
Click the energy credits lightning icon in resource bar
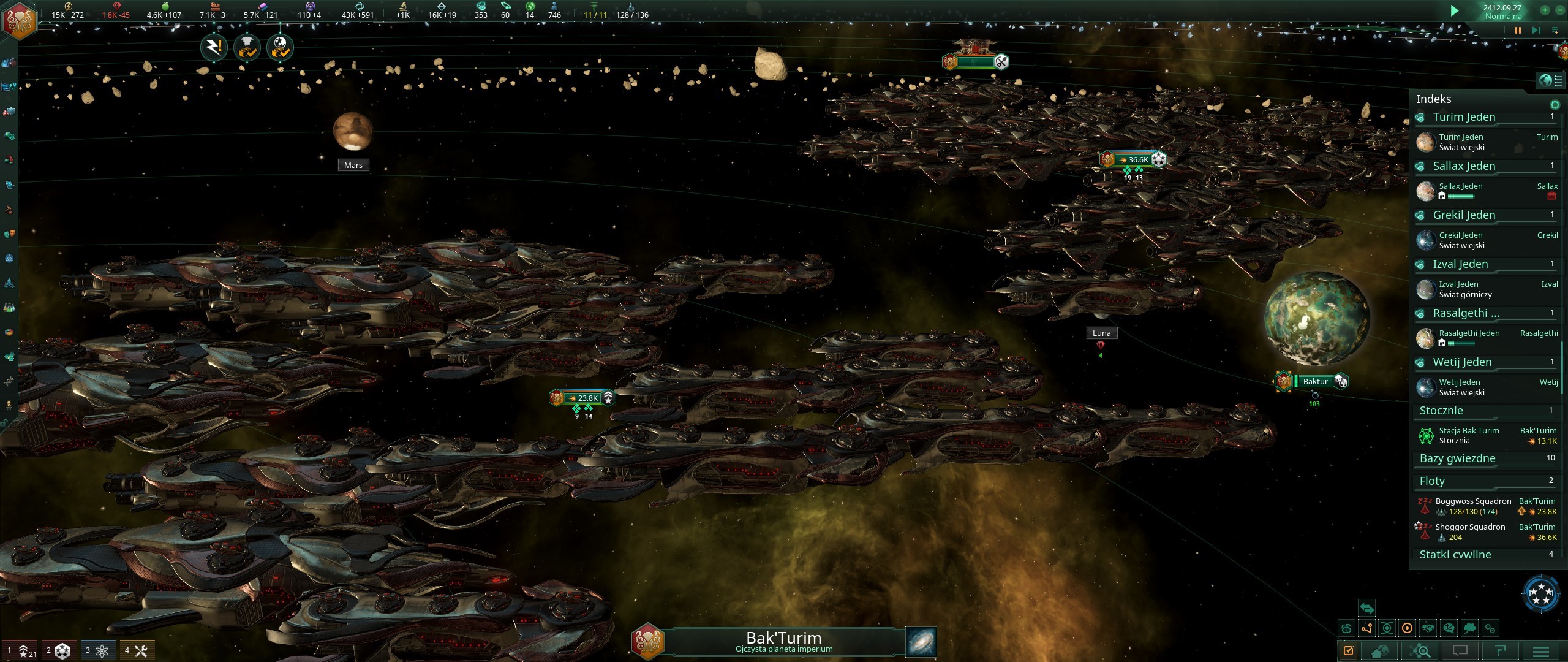pyautogui.click(x=68, y=7)
